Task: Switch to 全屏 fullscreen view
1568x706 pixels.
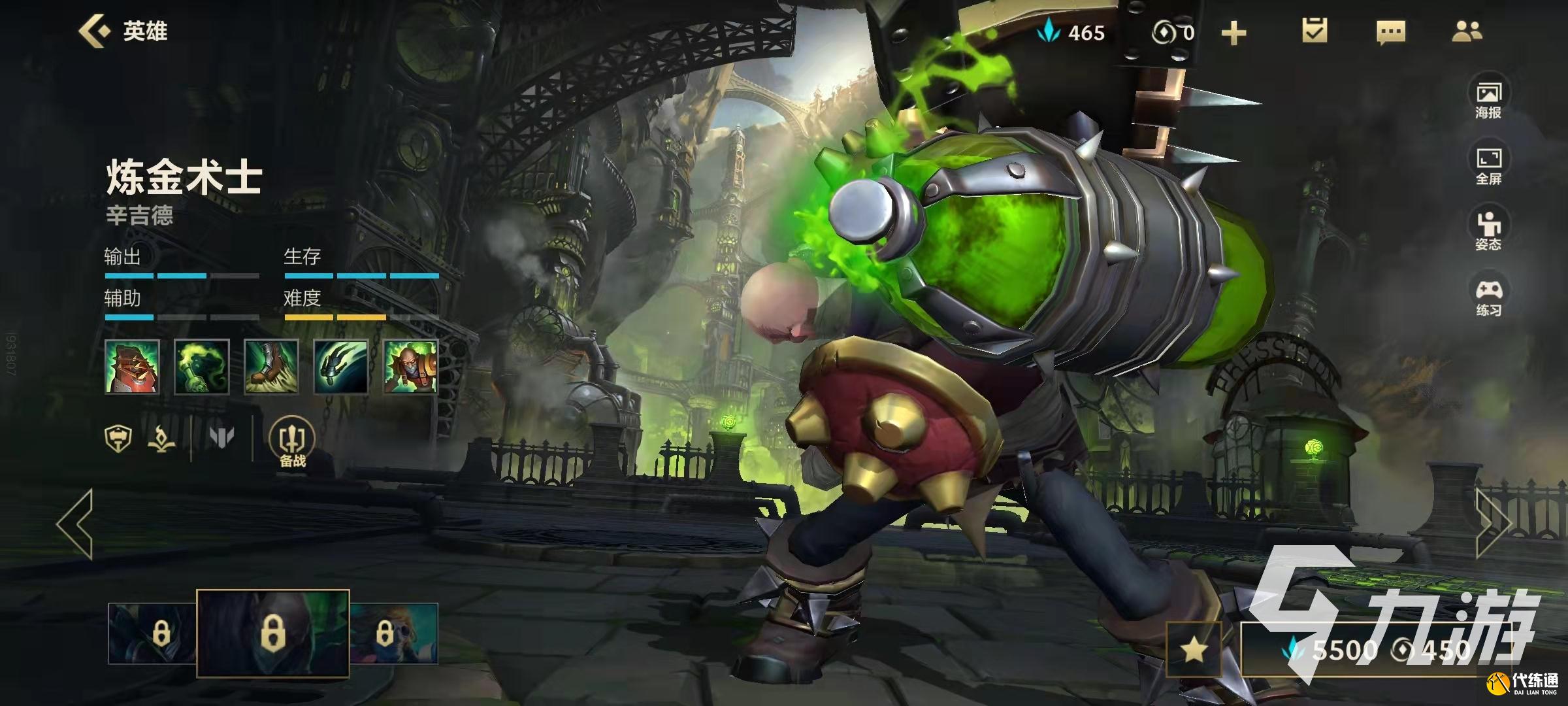Action: pos(1488,165)
